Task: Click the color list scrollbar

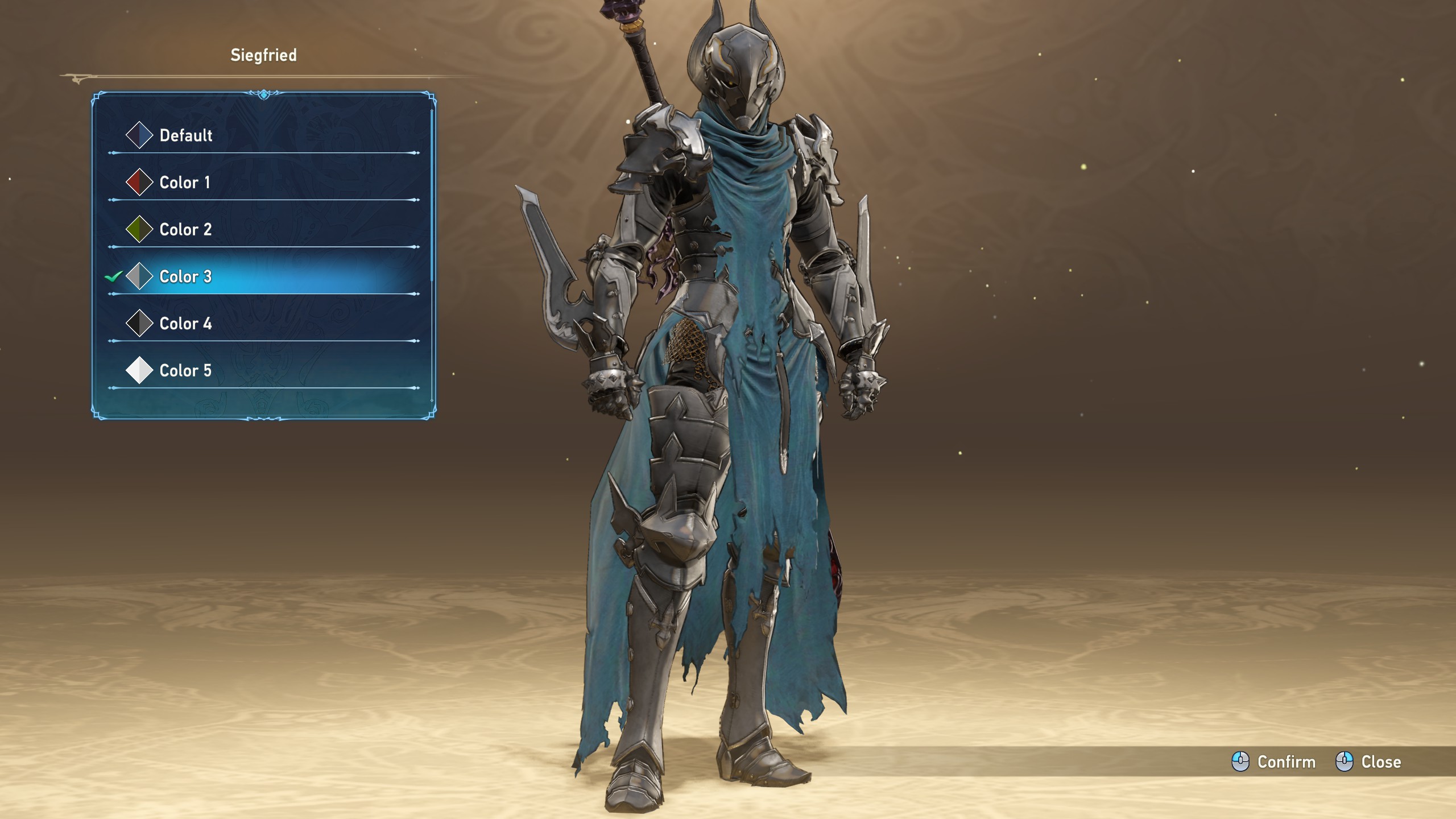Action: [x=432, y=195]
